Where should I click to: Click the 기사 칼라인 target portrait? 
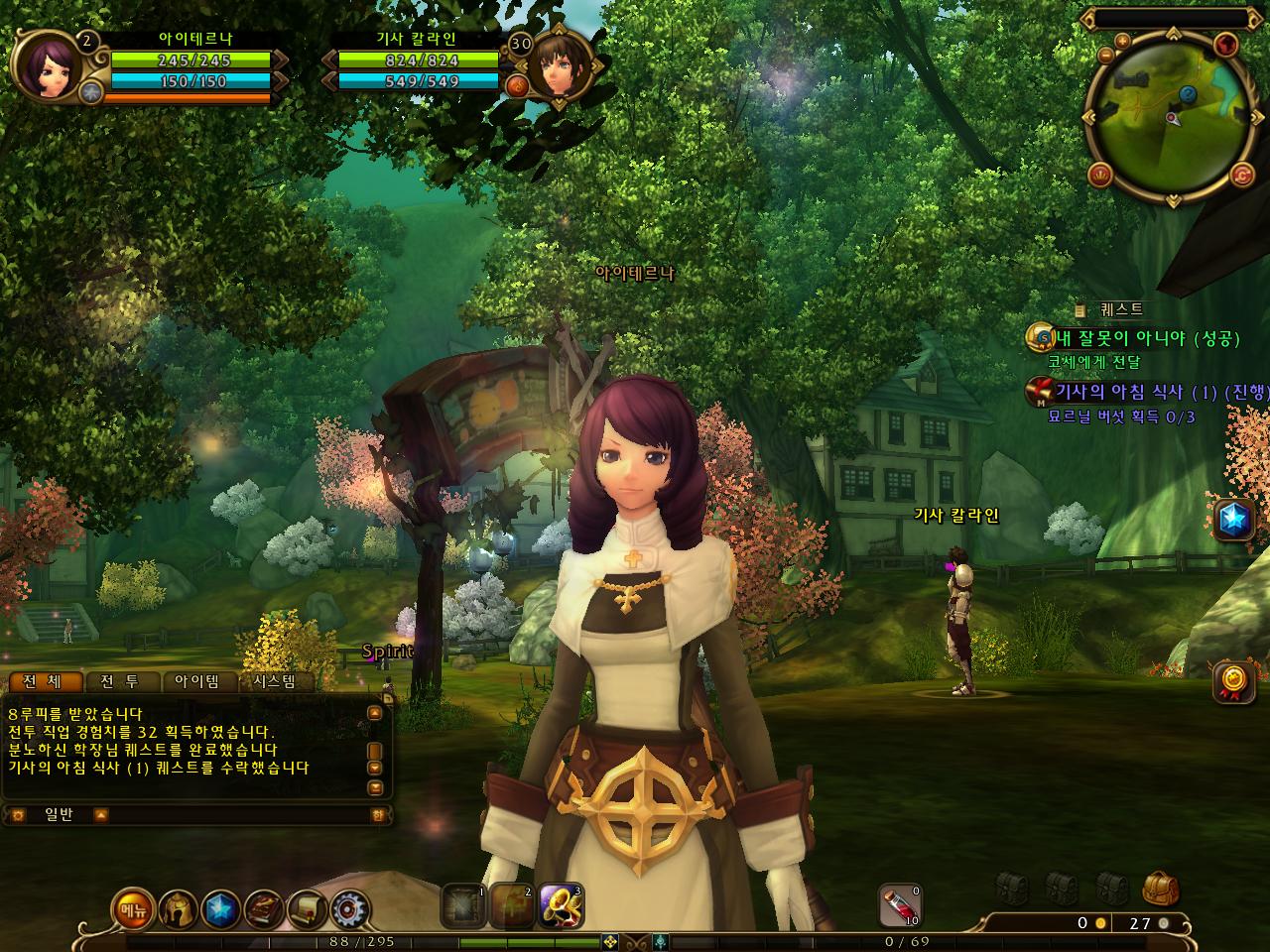[x=559, y=66]
